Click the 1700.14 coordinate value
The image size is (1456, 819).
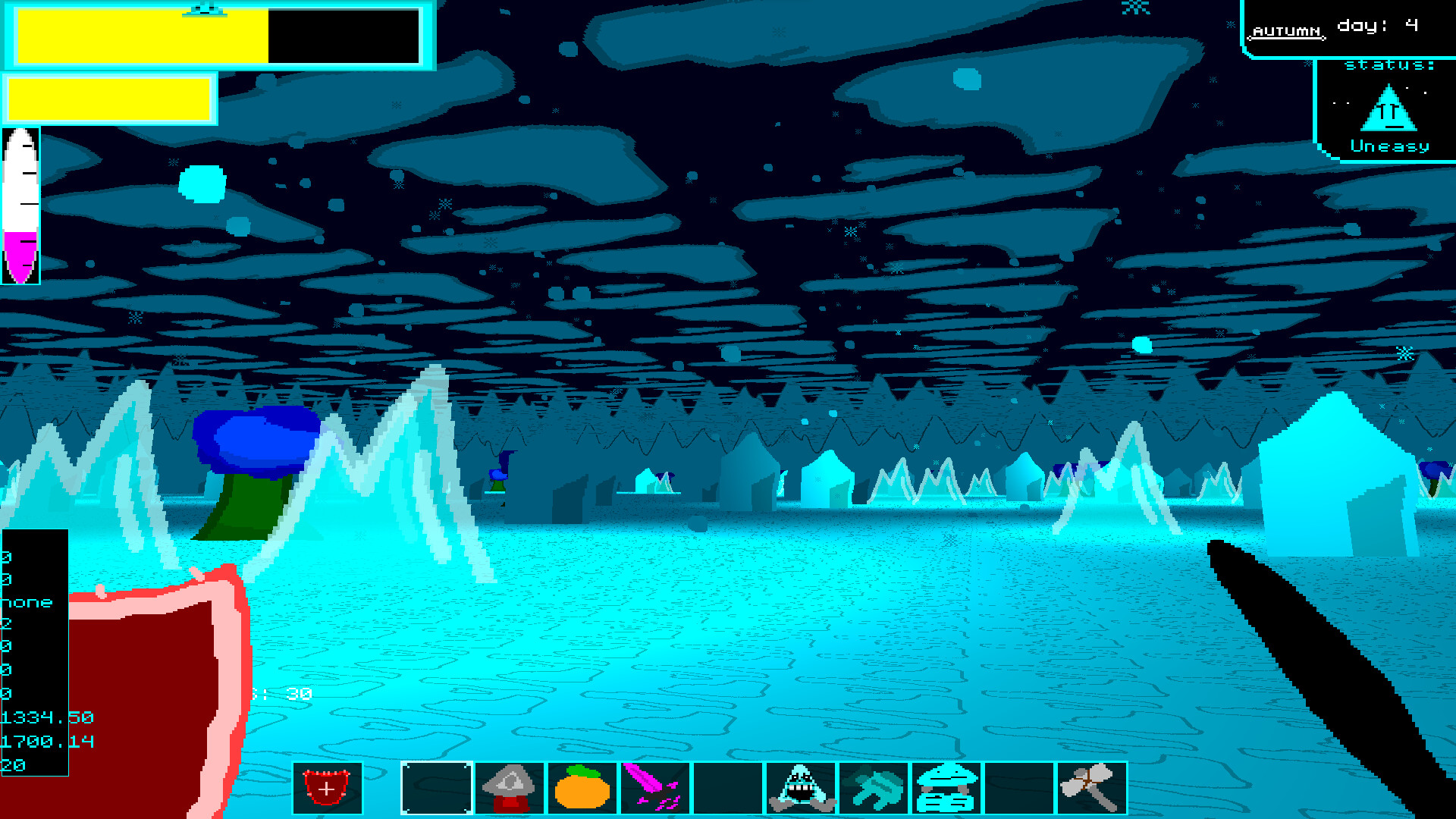tap(47, 743)
